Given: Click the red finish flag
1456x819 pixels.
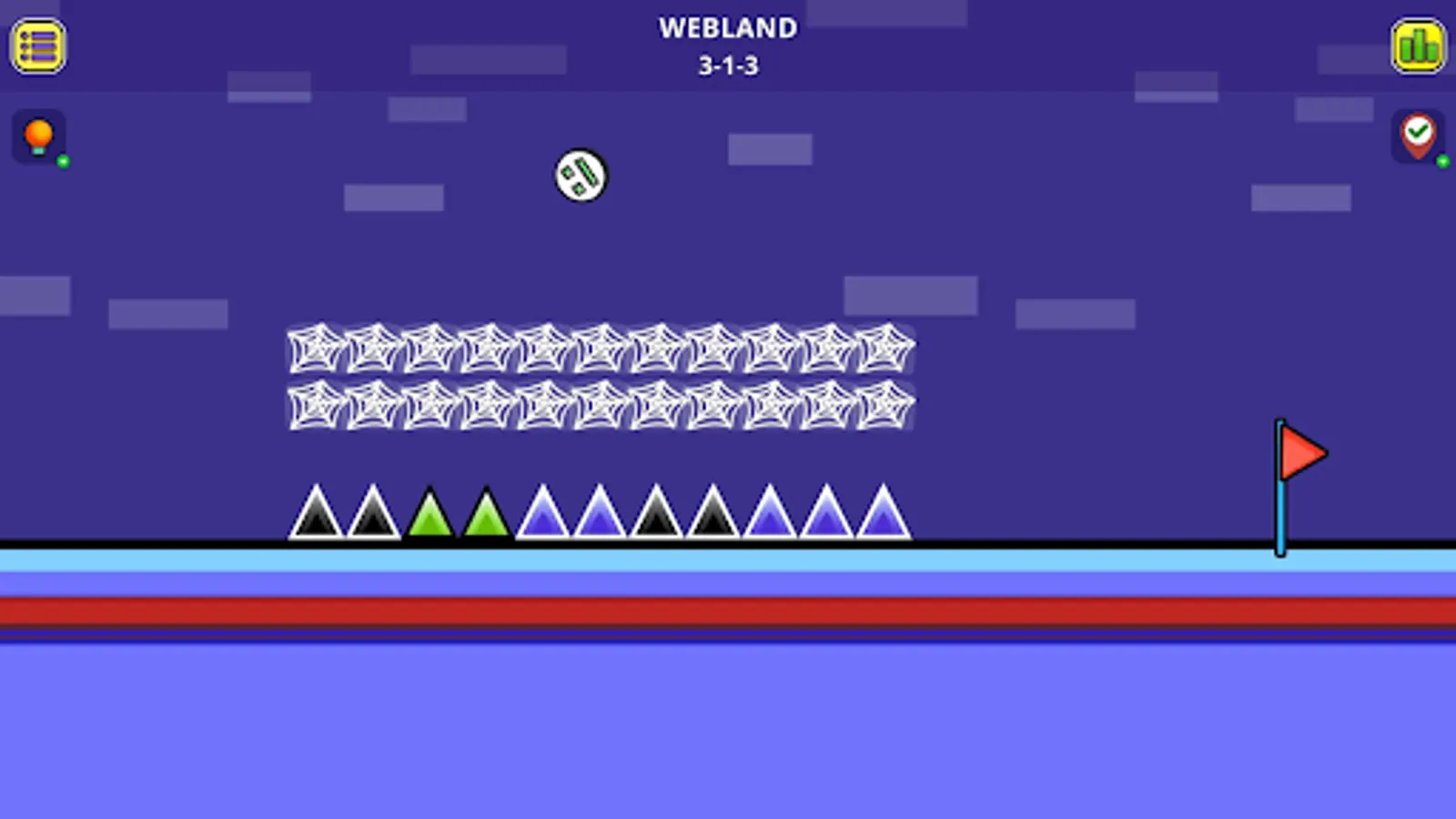Looking at the screenshot, I should point(1301,452).
